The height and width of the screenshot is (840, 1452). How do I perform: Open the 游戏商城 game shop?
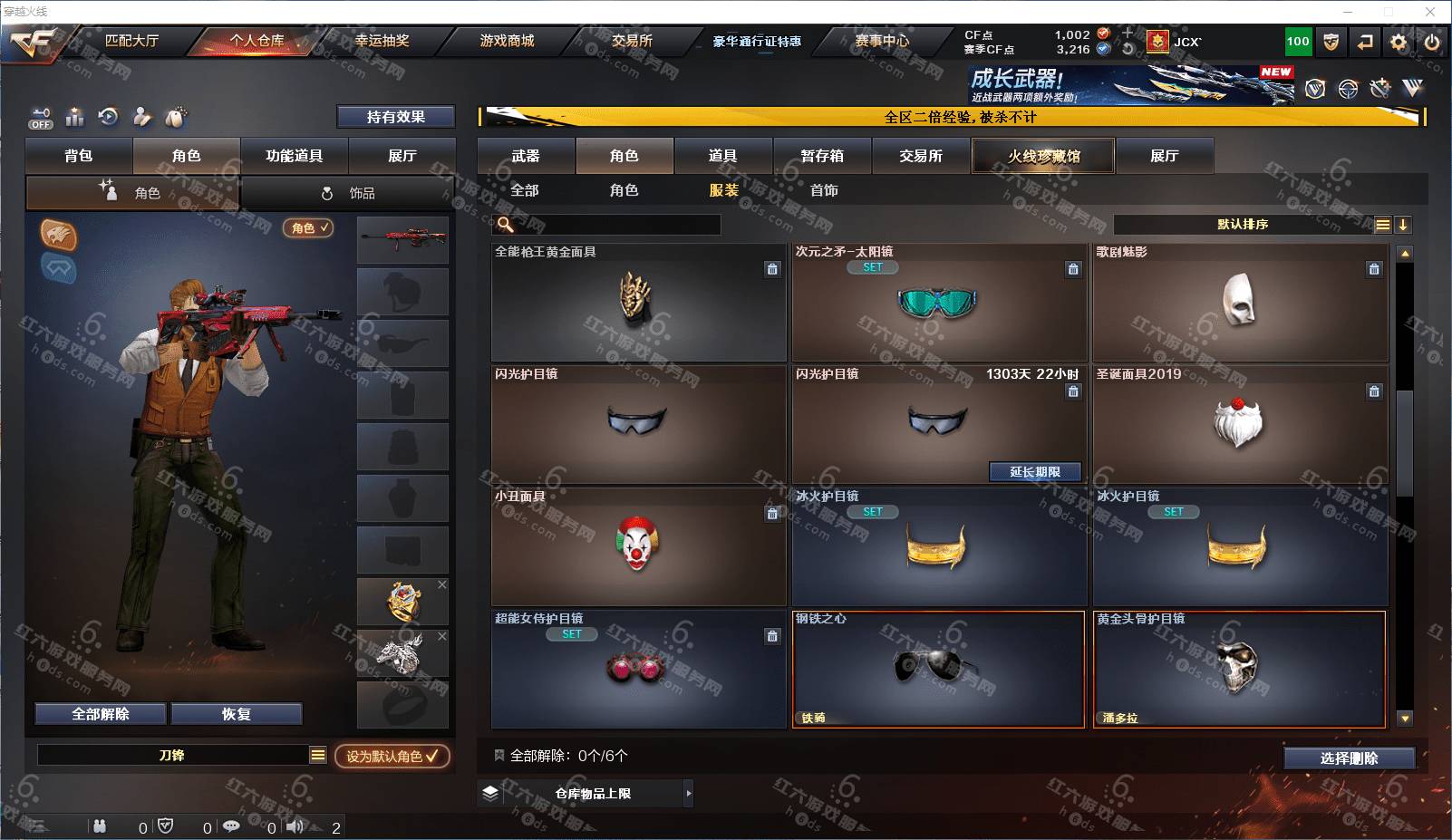point(507,41)
